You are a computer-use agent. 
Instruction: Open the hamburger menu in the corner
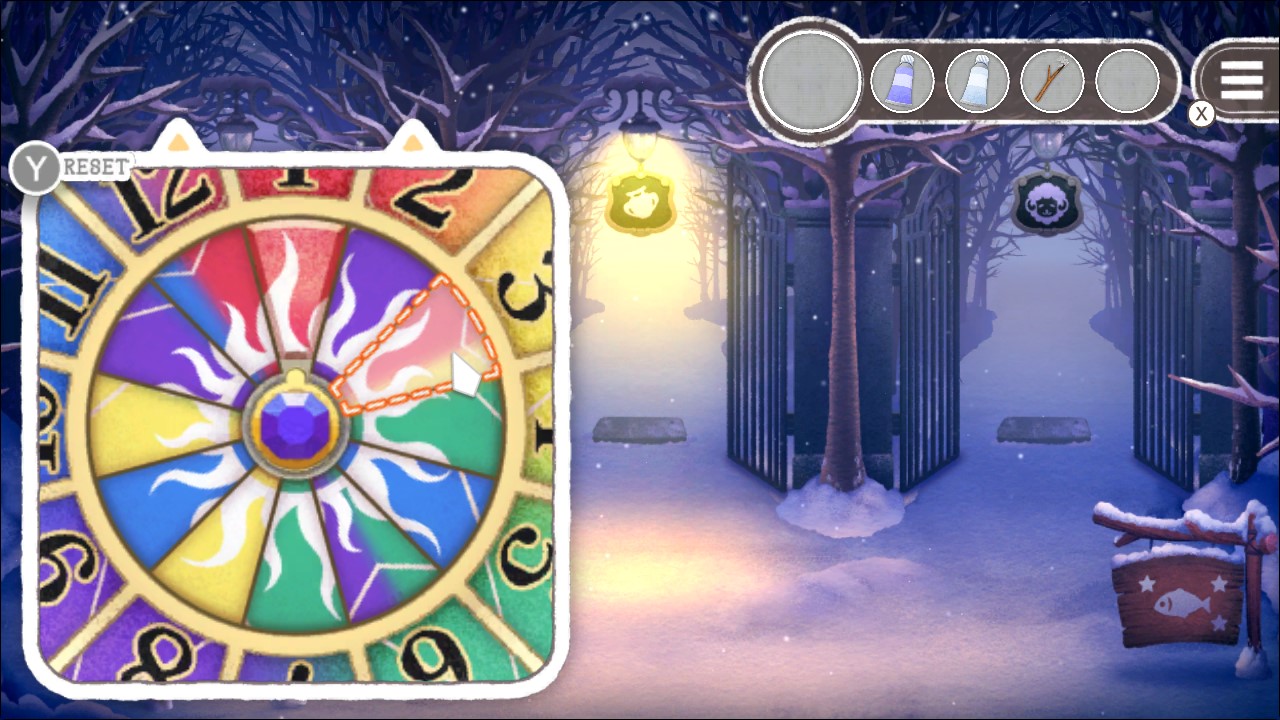point(1241,81)
